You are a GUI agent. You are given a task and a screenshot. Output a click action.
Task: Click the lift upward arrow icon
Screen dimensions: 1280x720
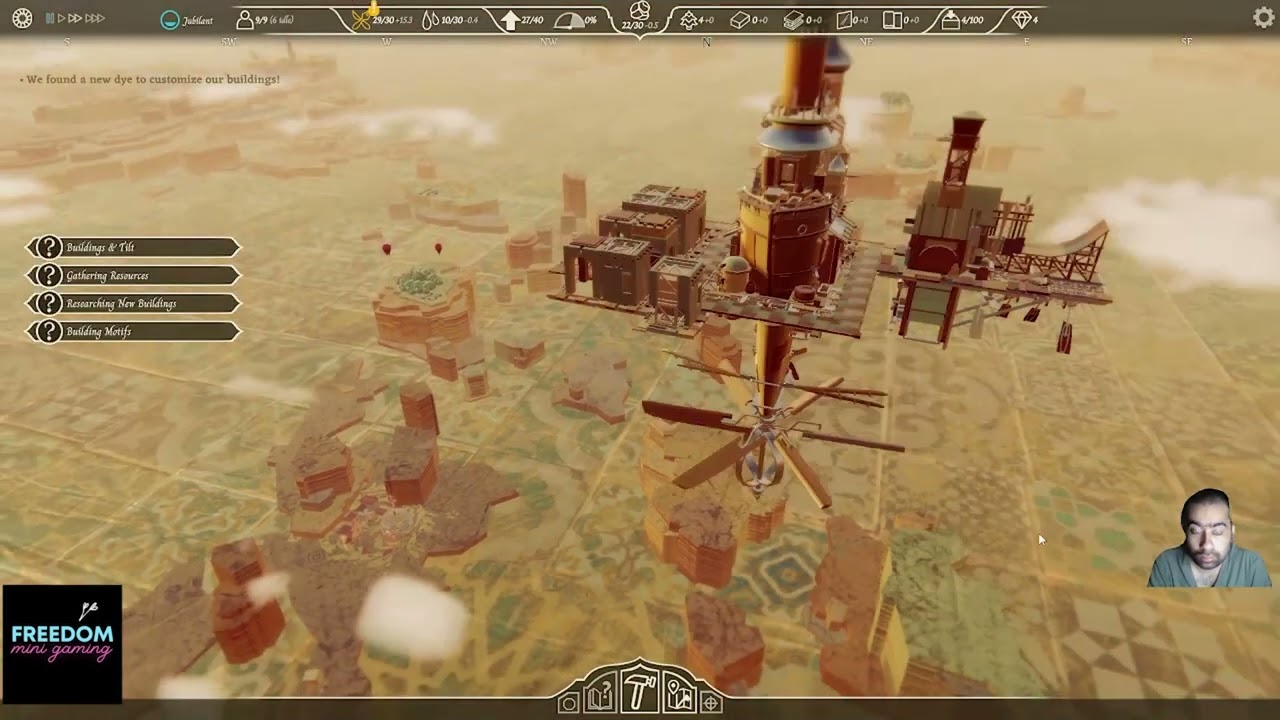(510, 19)
